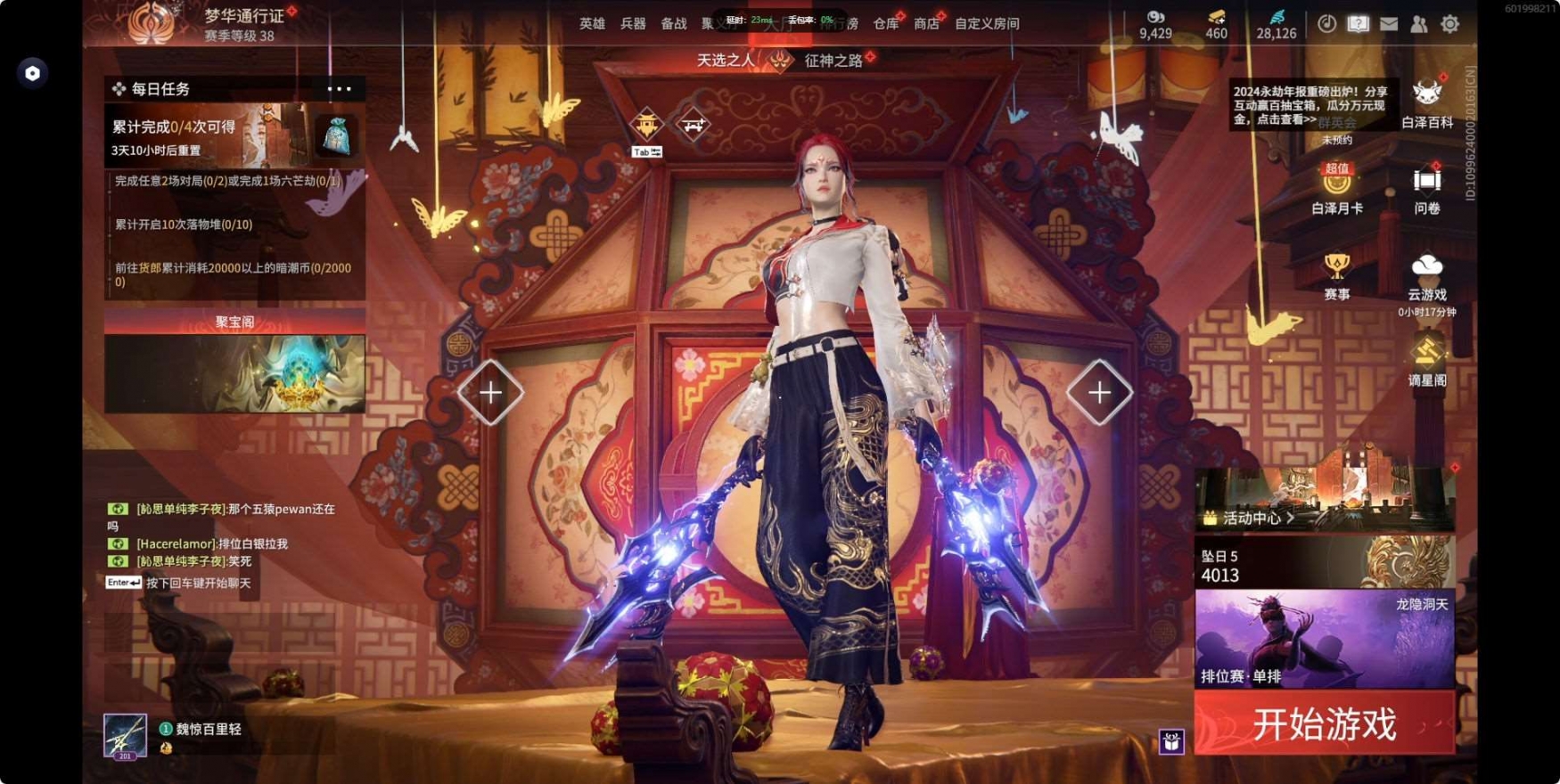
Task: Open 自定义房间 custom rooms
Action: (x=987, y=24)
